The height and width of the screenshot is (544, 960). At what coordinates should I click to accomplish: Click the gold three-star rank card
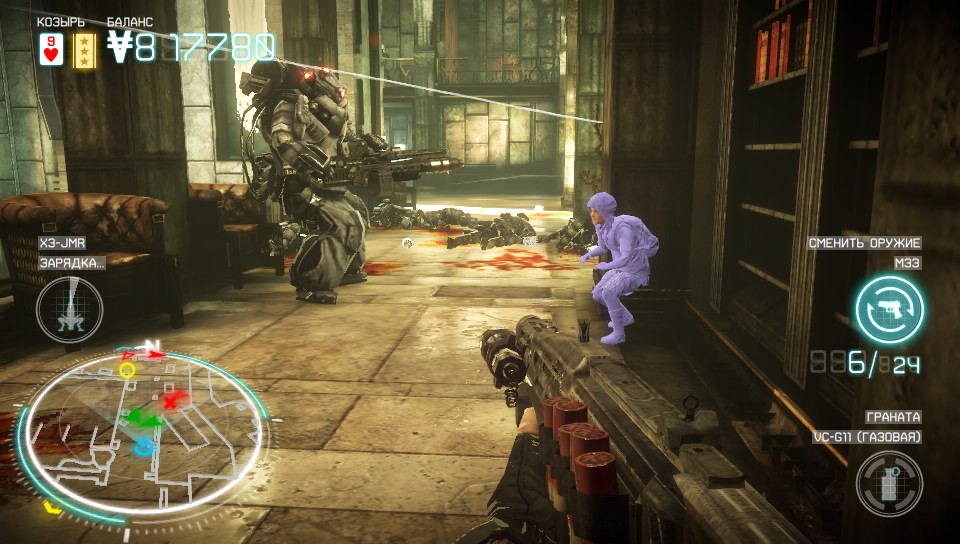coord(85,48)
